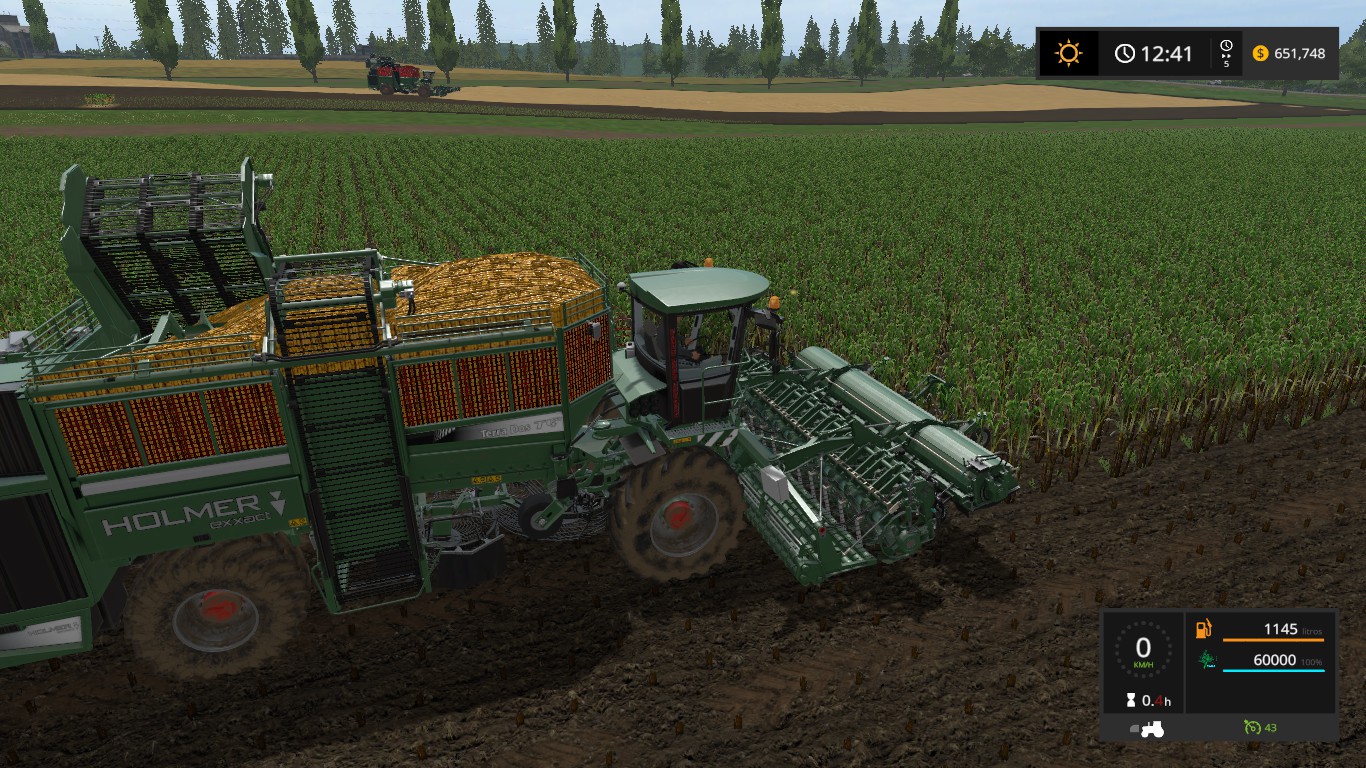The height and width of the screenshot is (768, 1366).
Task: Click the 60000 fill amount readout
Action: [1273, 659]
